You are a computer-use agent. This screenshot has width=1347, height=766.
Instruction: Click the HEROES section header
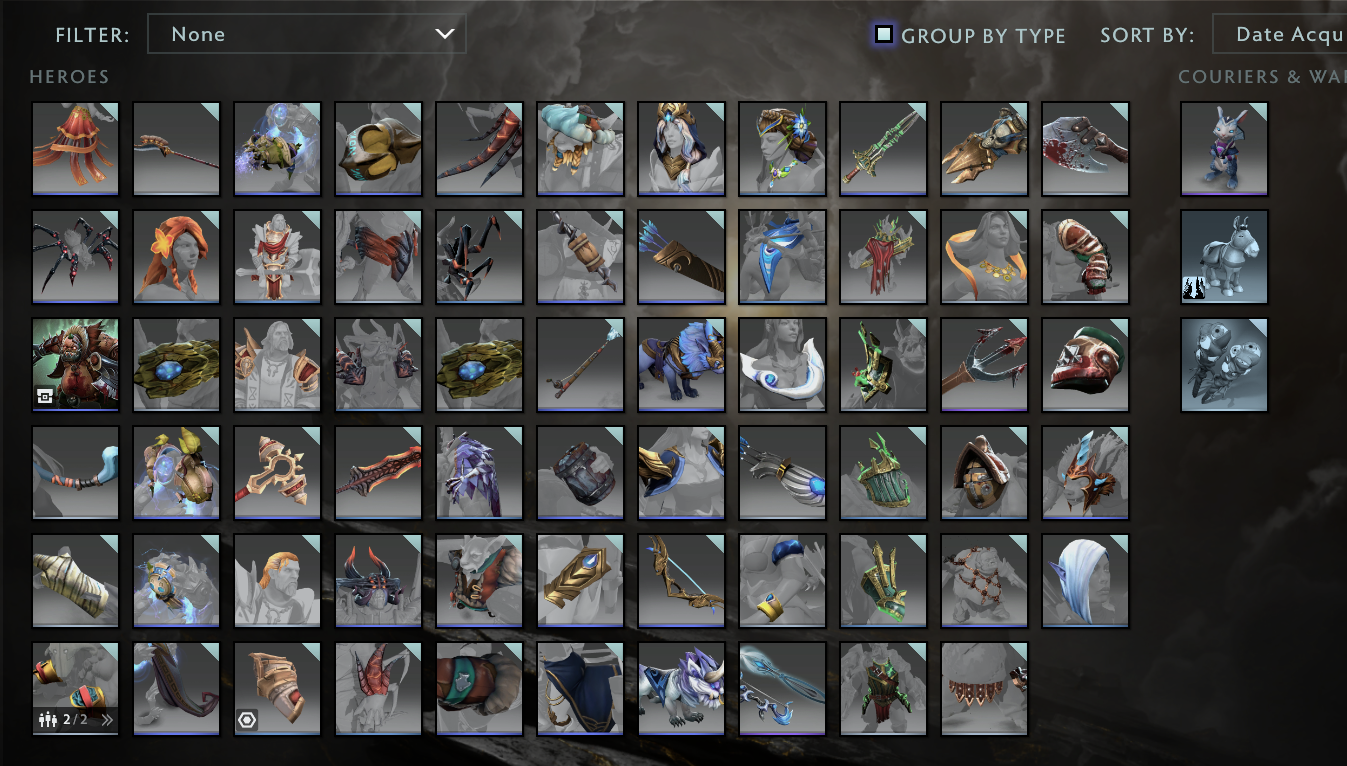69,77
